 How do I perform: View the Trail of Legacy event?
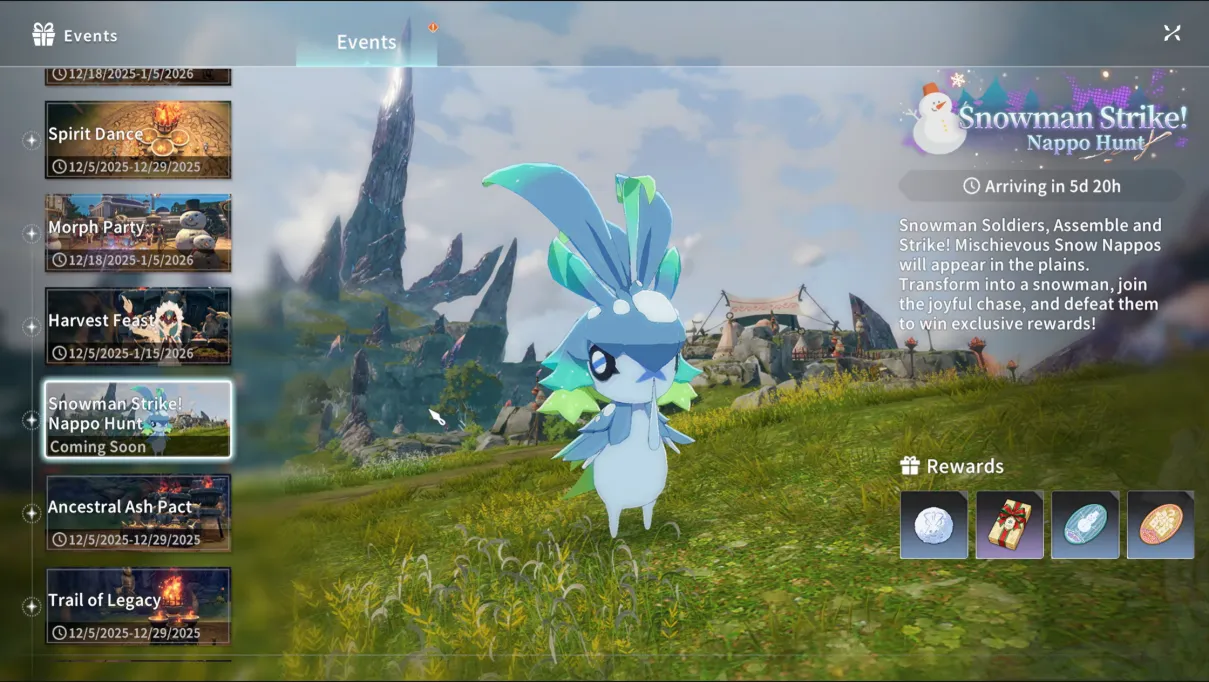pos(138,606)
